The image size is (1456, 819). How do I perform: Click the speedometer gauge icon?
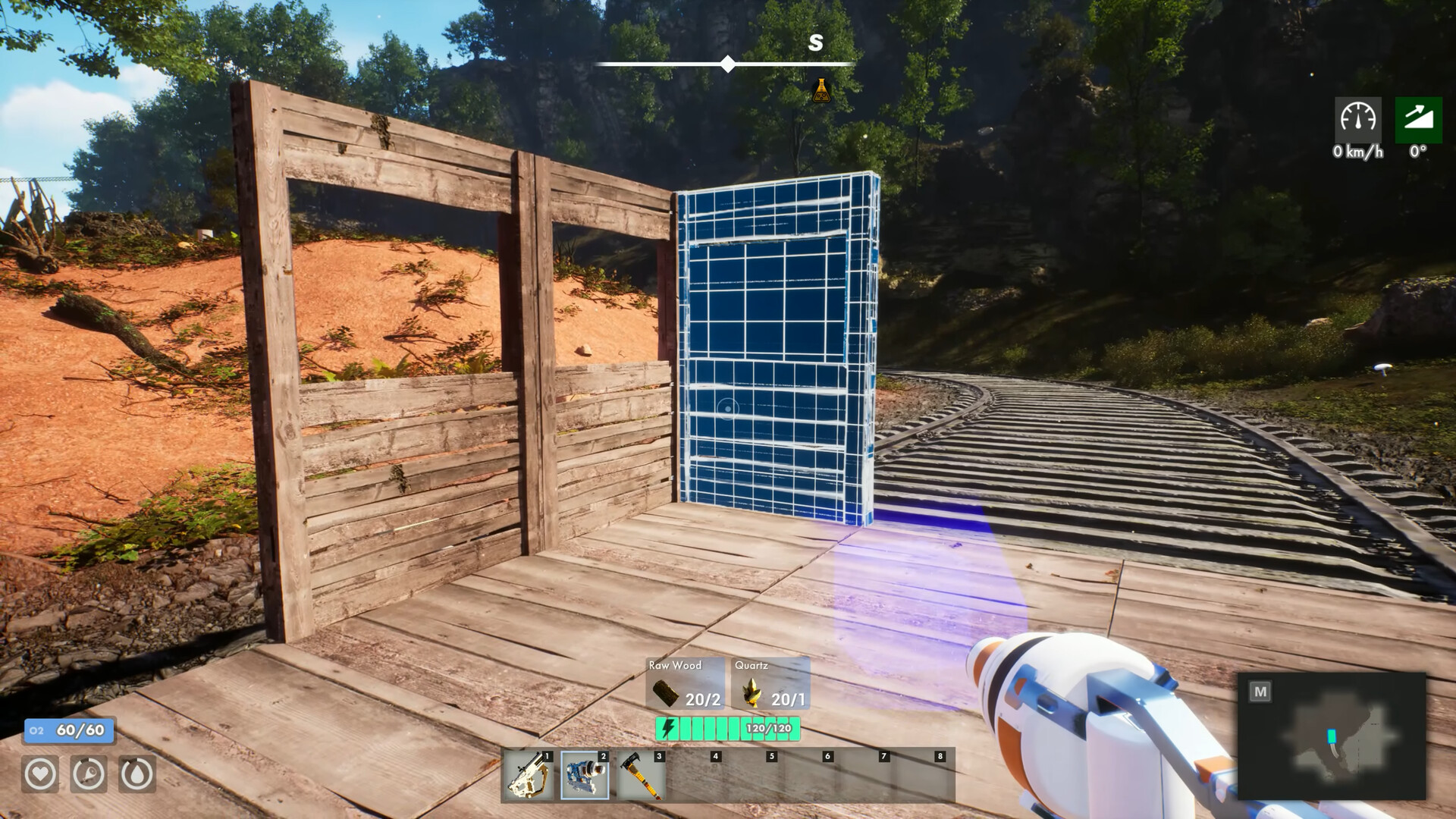[x=1357, y=120]
